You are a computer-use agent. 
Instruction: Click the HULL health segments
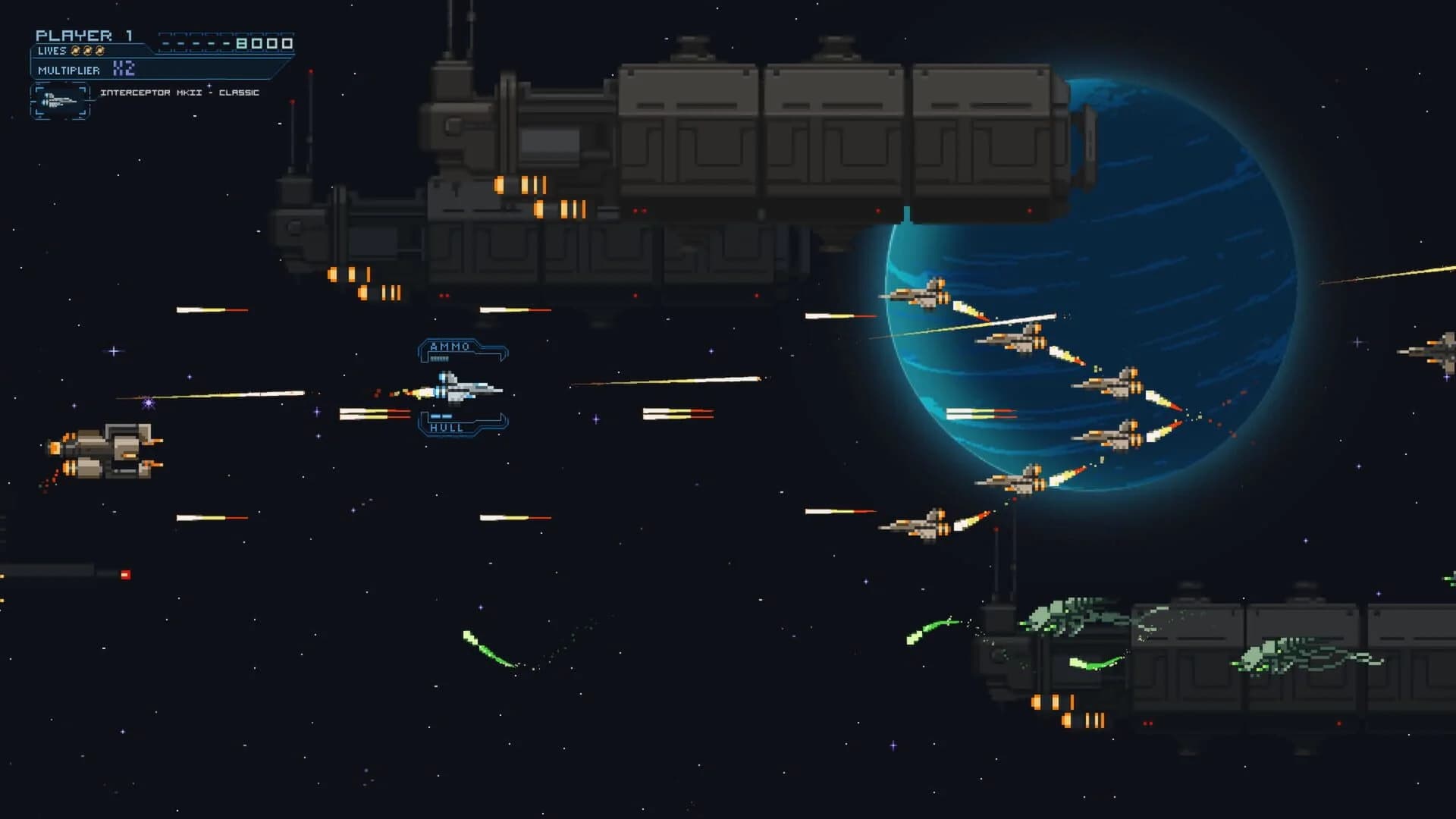pos(441,416)
